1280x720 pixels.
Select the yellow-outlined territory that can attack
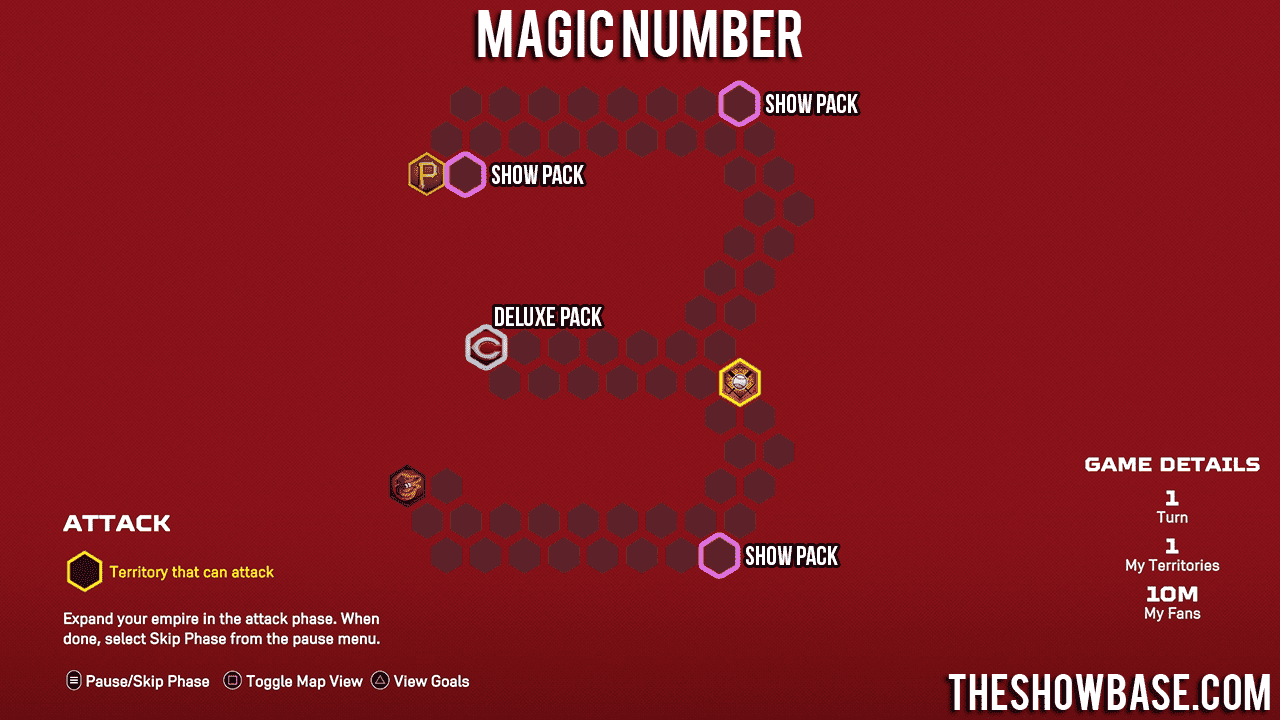click(739, 381)
